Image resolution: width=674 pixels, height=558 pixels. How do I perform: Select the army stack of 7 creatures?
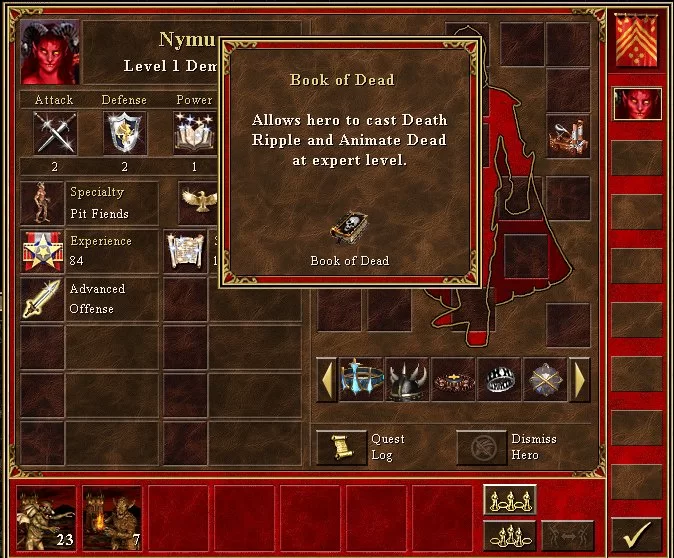[112, 520]
